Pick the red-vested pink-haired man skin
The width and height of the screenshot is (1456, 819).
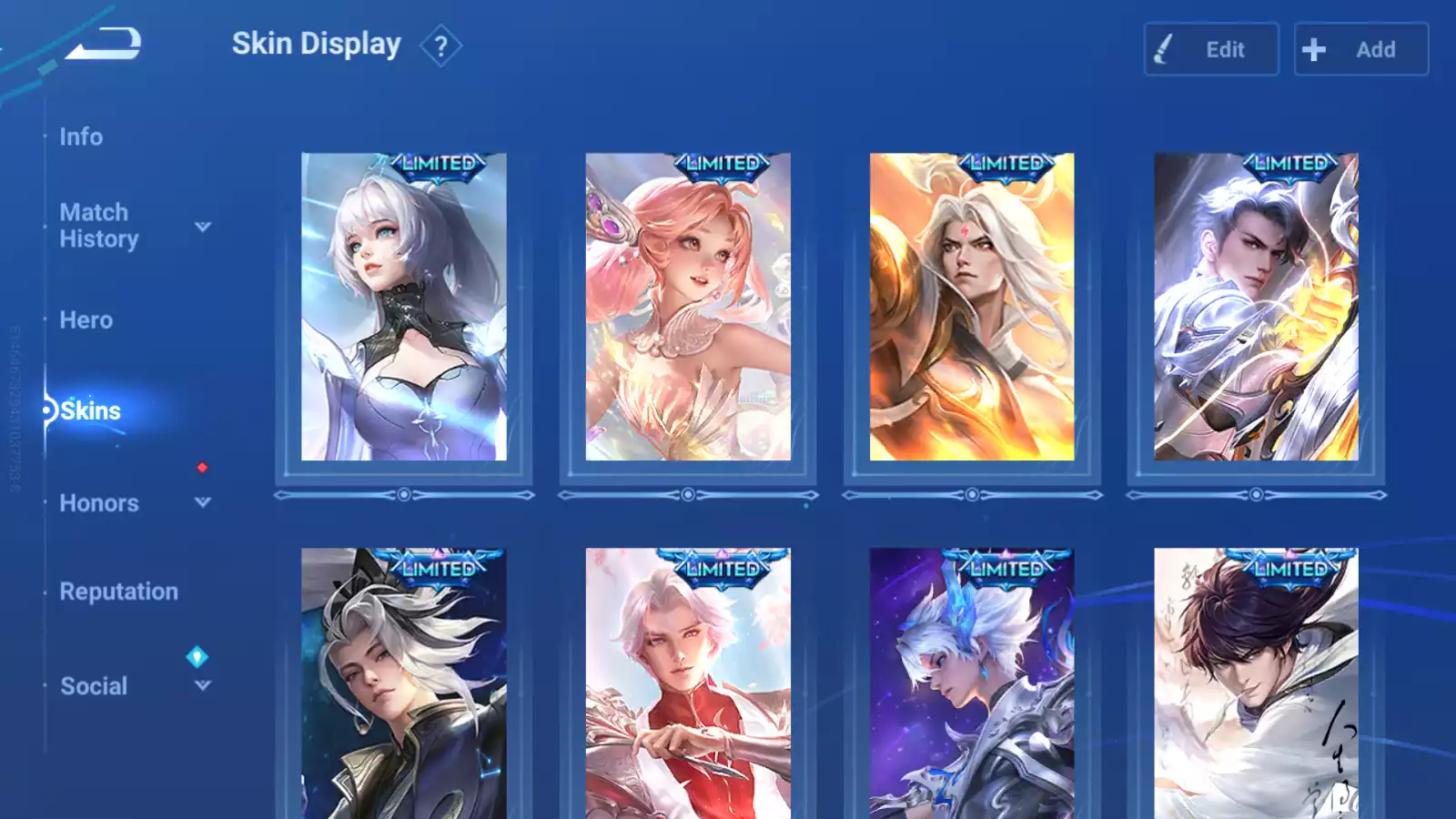pos(687,682)
